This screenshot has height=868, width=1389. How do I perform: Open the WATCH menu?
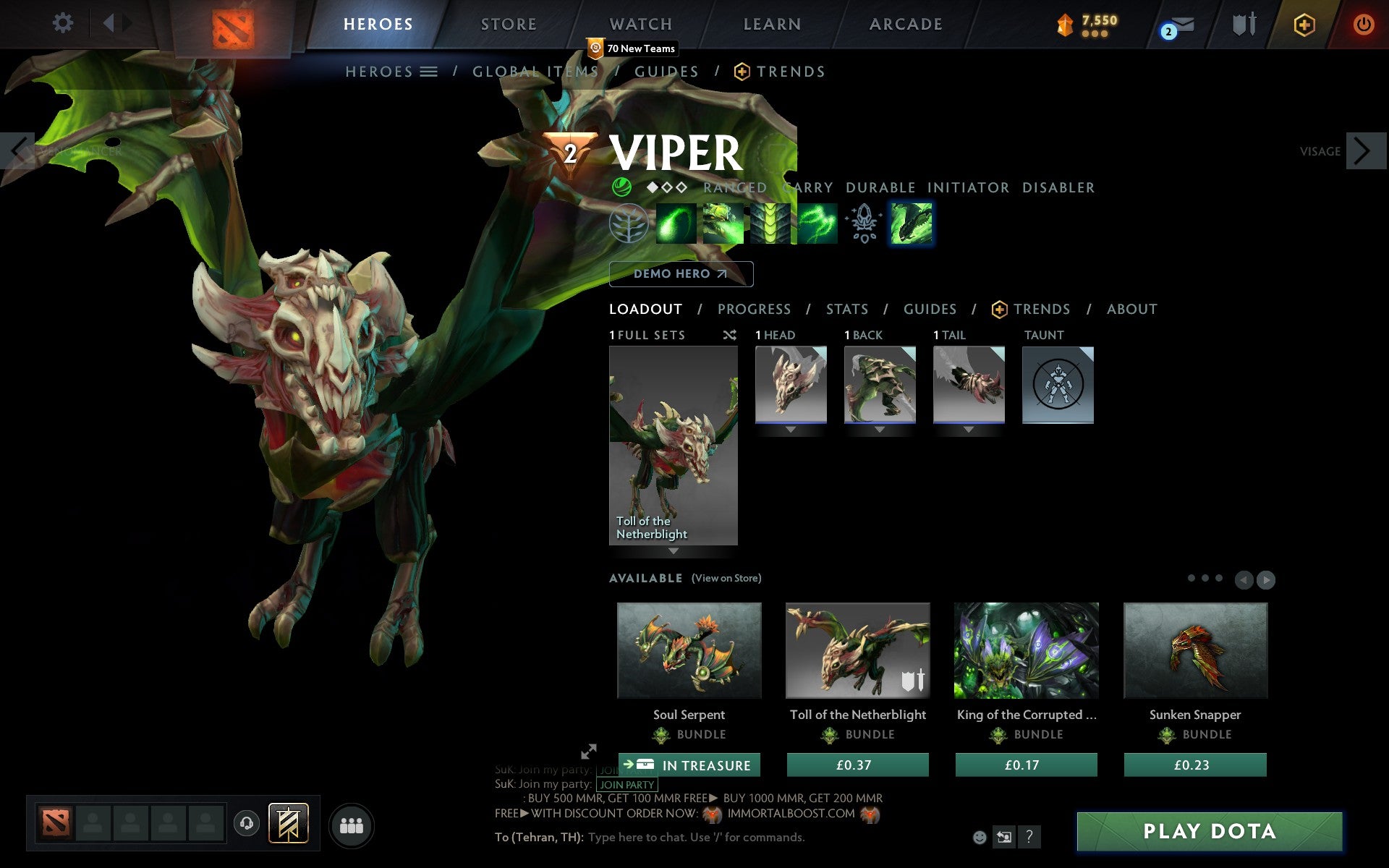pos(640,24)
